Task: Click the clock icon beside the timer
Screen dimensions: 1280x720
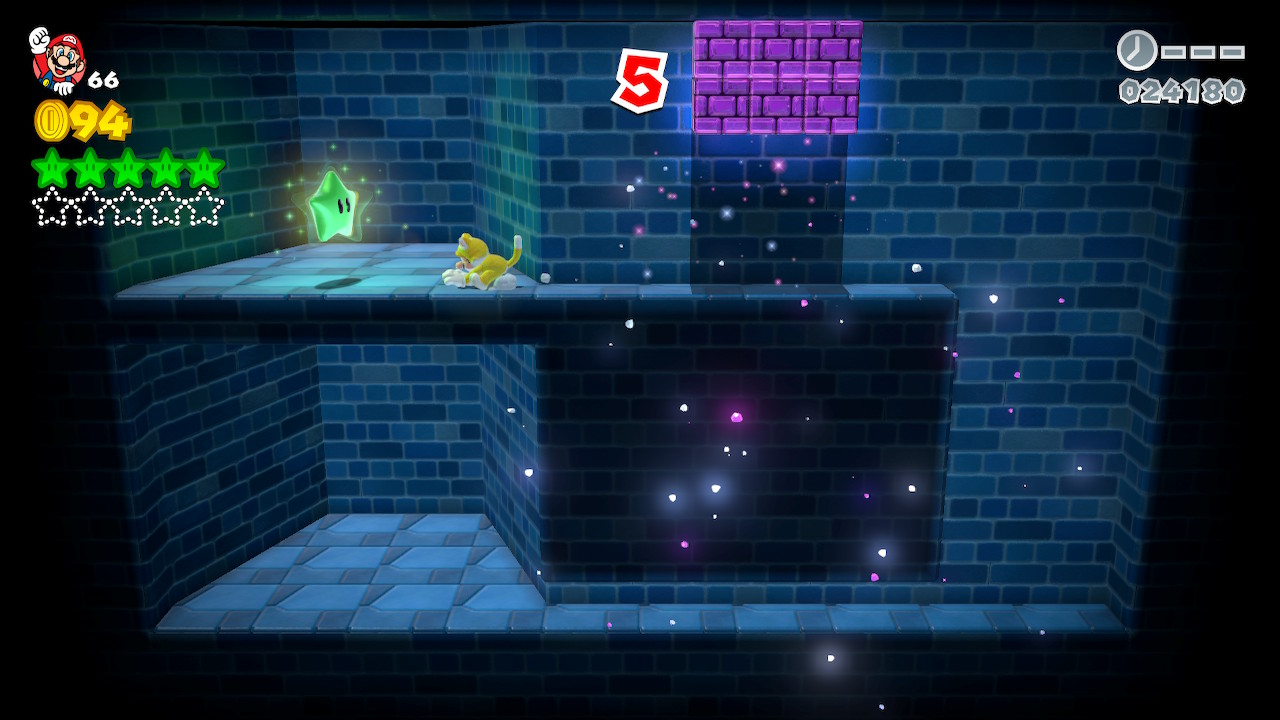Action: click(1137, 50)
